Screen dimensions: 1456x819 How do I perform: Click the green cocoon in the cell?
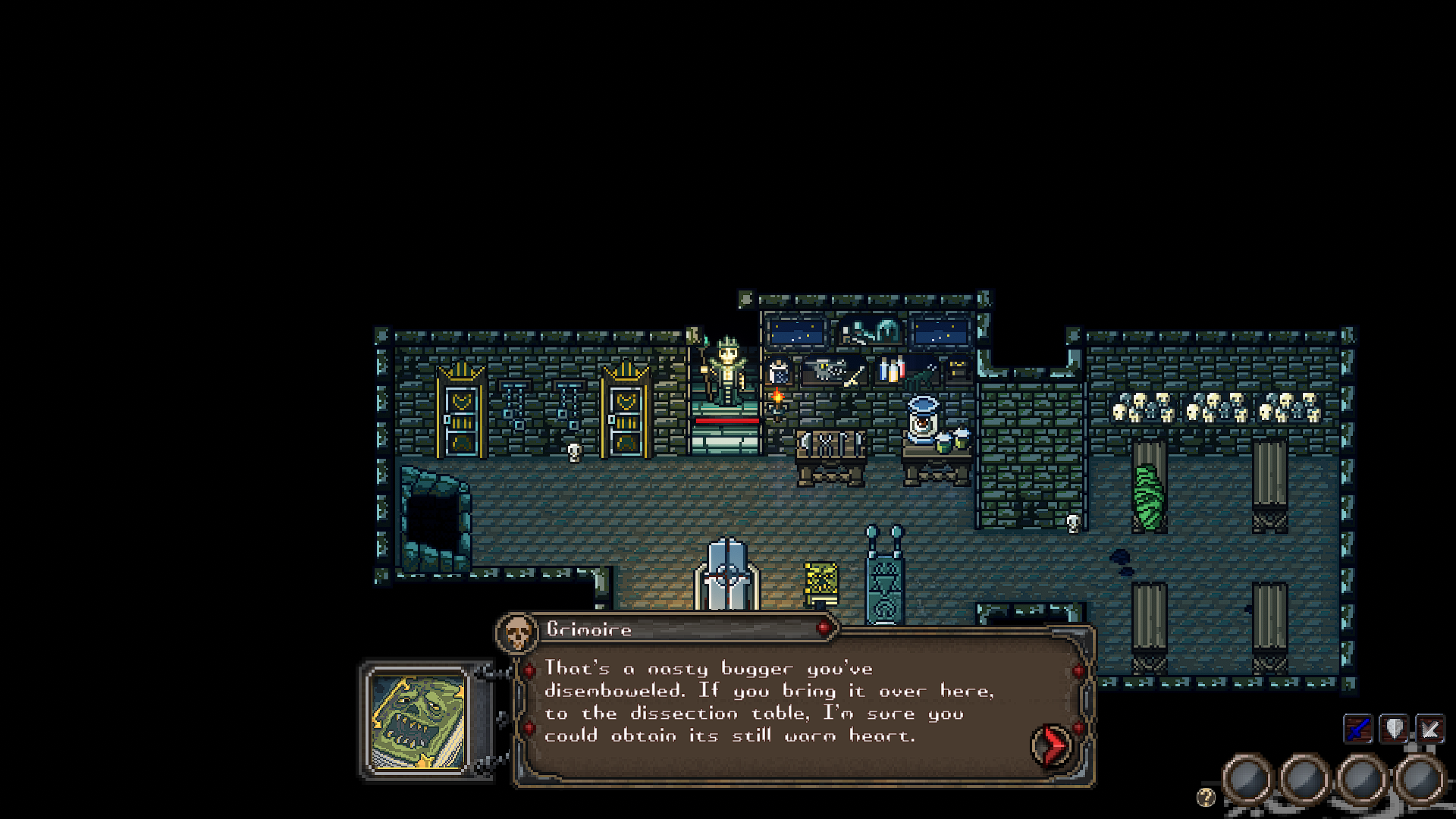click(x=1148, y=497)
